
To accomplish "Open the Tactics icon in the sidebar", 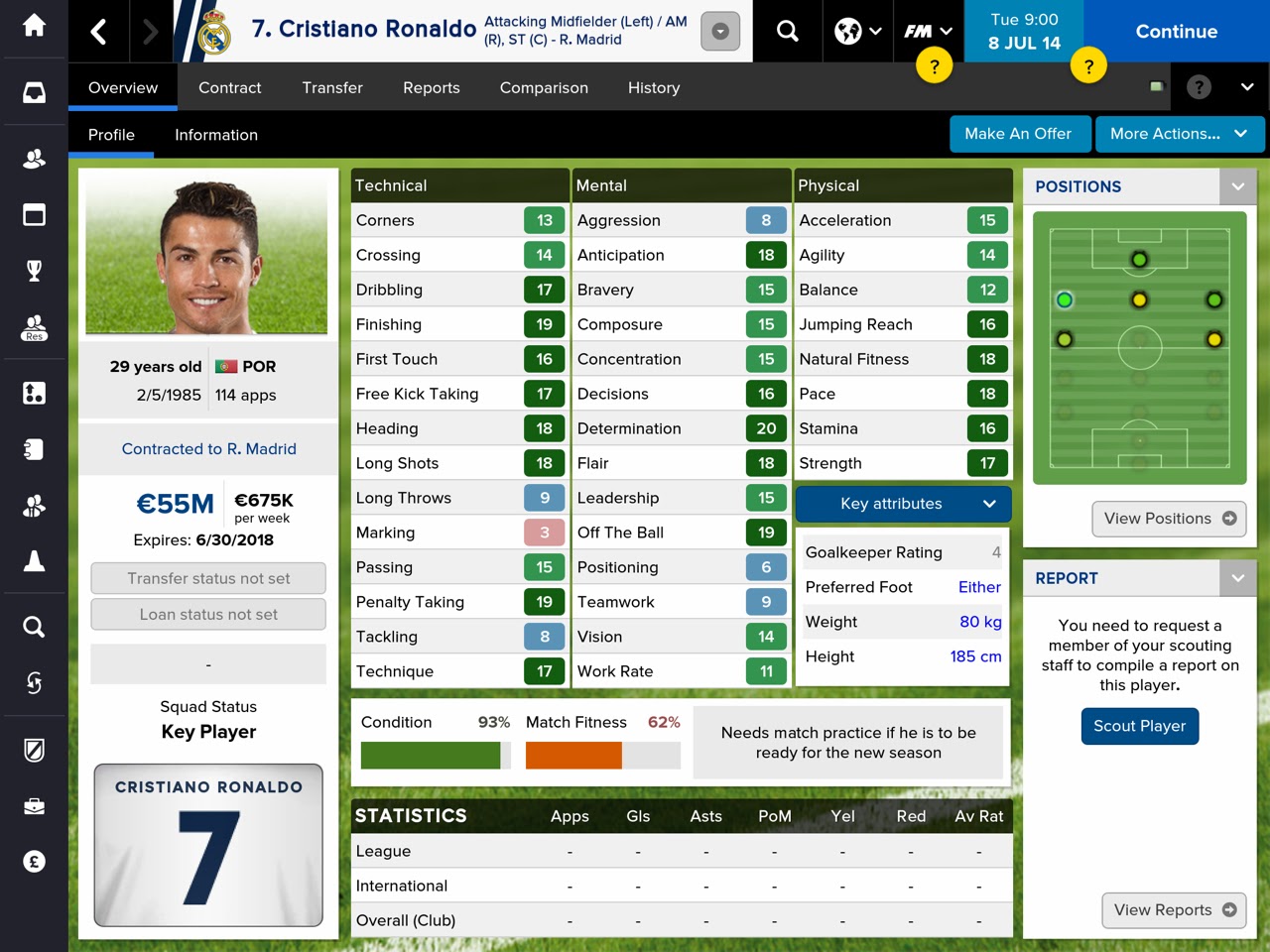I will [35, 393].
